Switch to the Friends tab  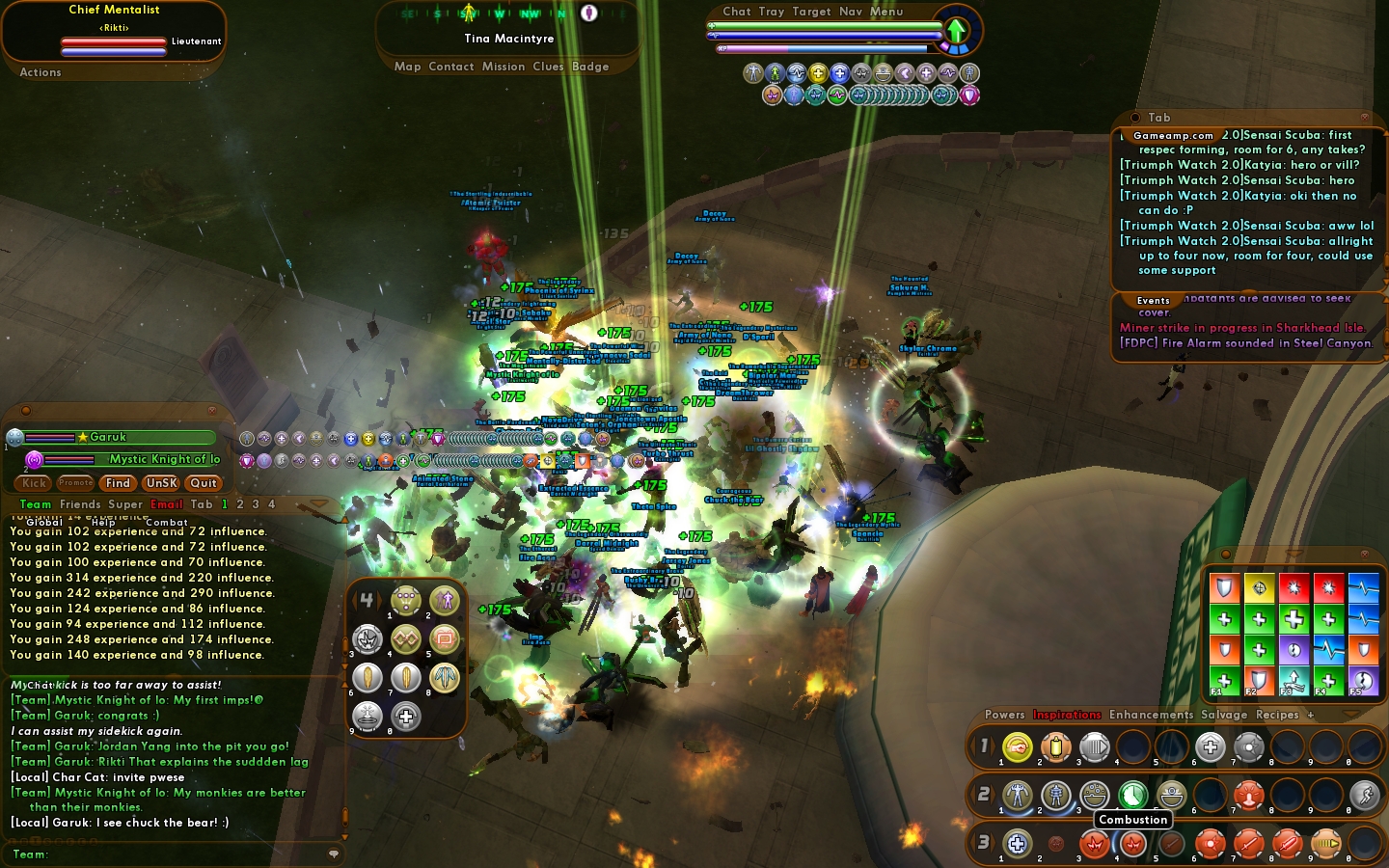(x=80, y=504)
